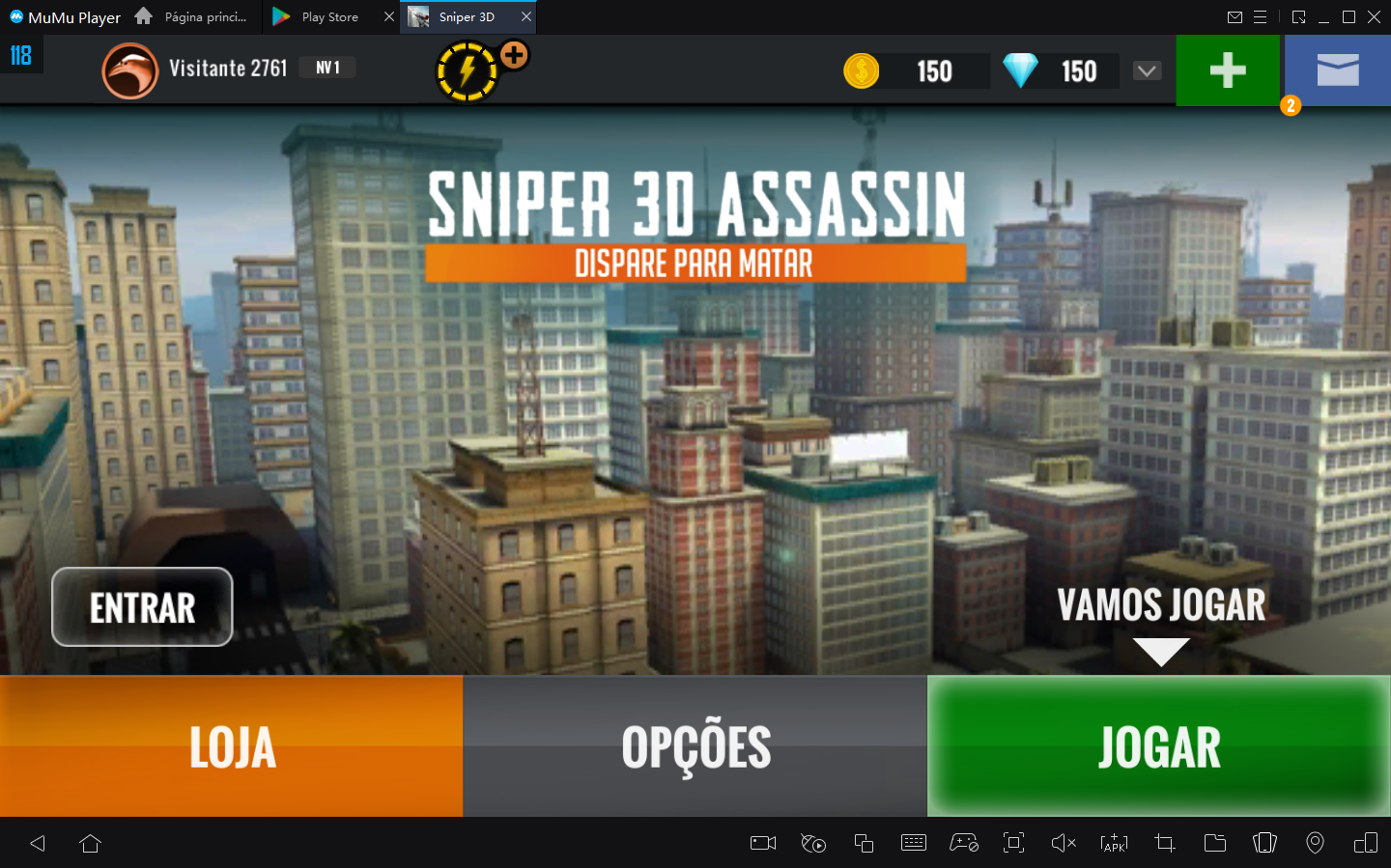
Task: Open the virtual location tool
Action: (x=1315, y=843)
